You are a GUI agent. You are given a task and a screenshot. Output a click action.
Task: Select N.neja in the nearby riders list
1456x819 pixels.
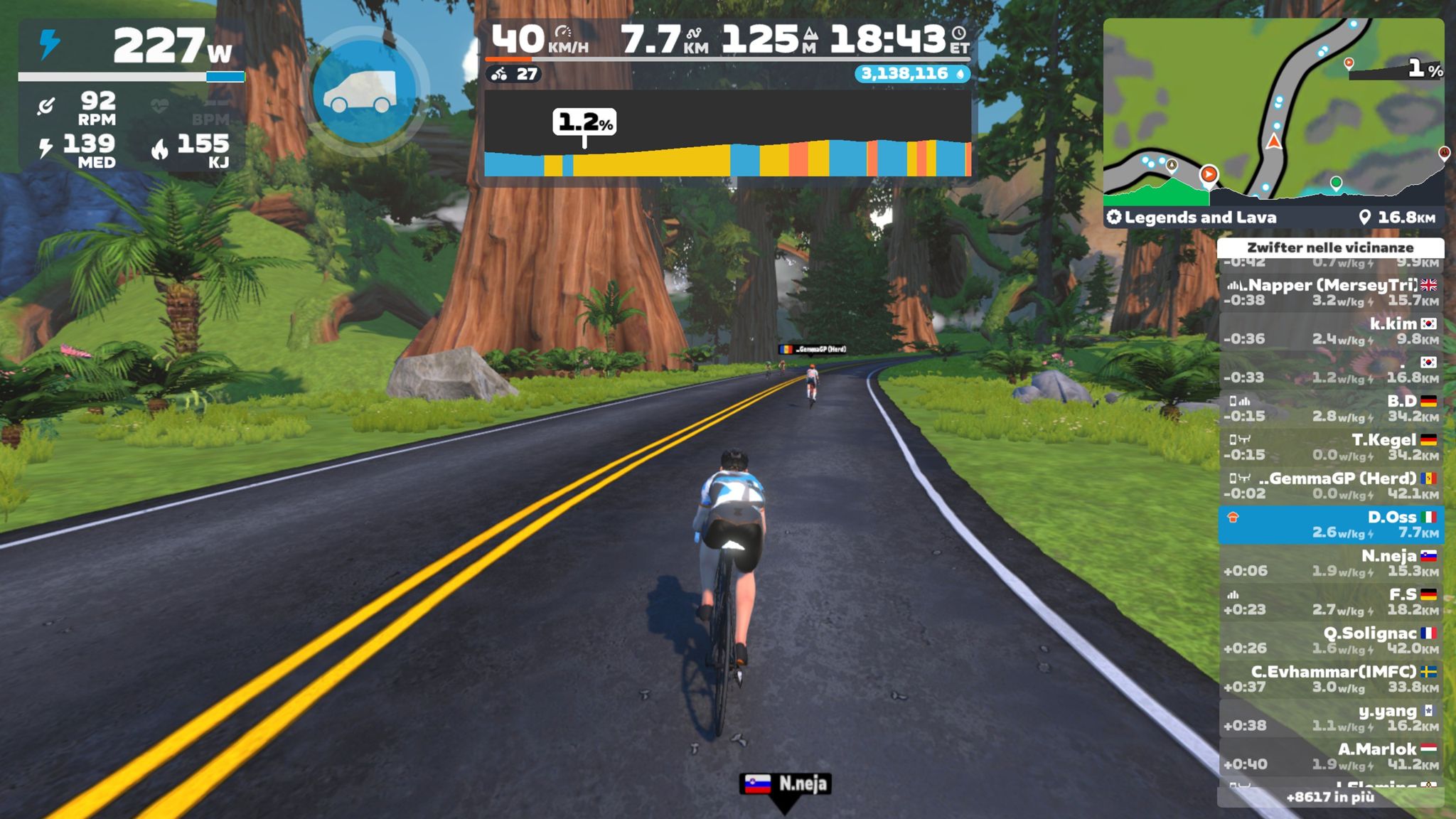point(1330,563)
